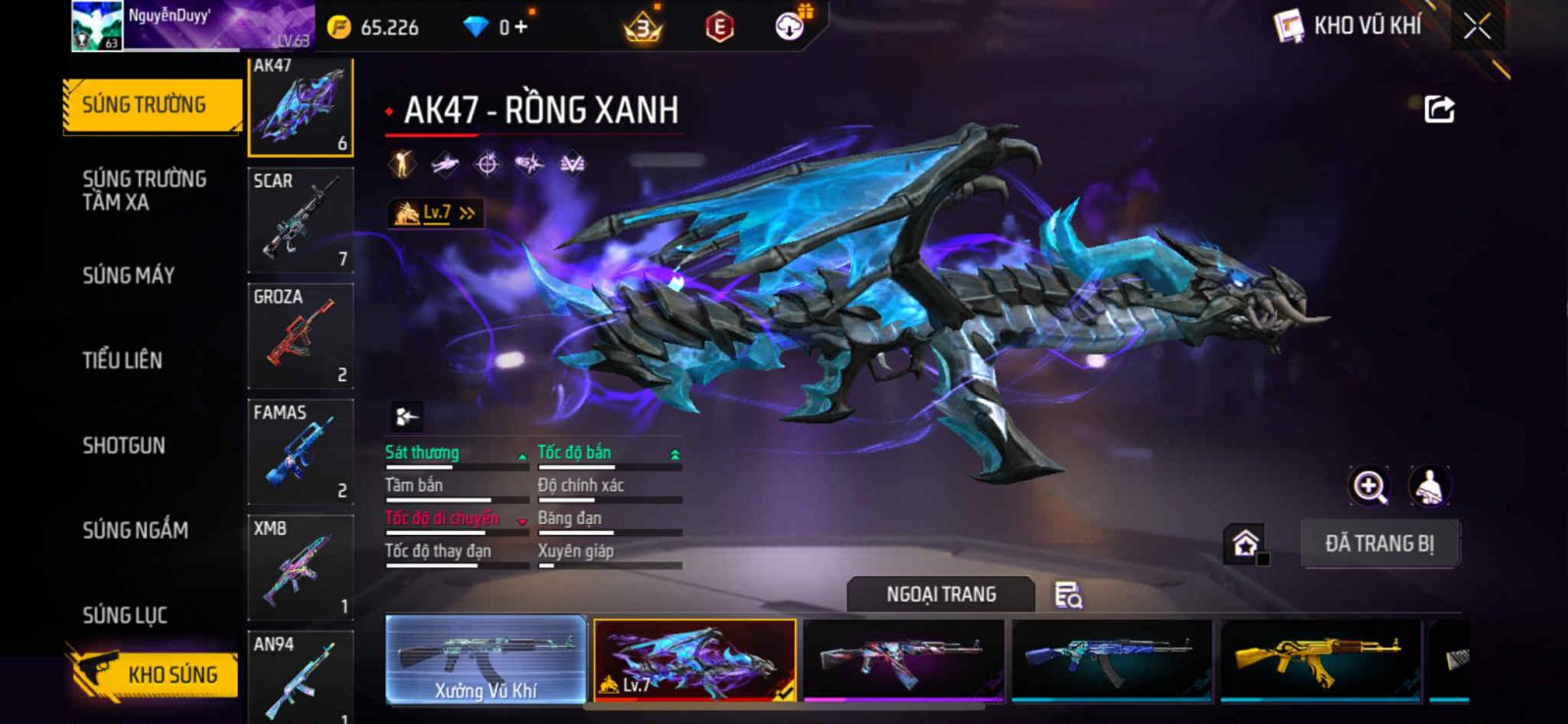1568x724 pixels.
Task: Show the Shotgun weapon category
Action: click(x=124, y=446)
